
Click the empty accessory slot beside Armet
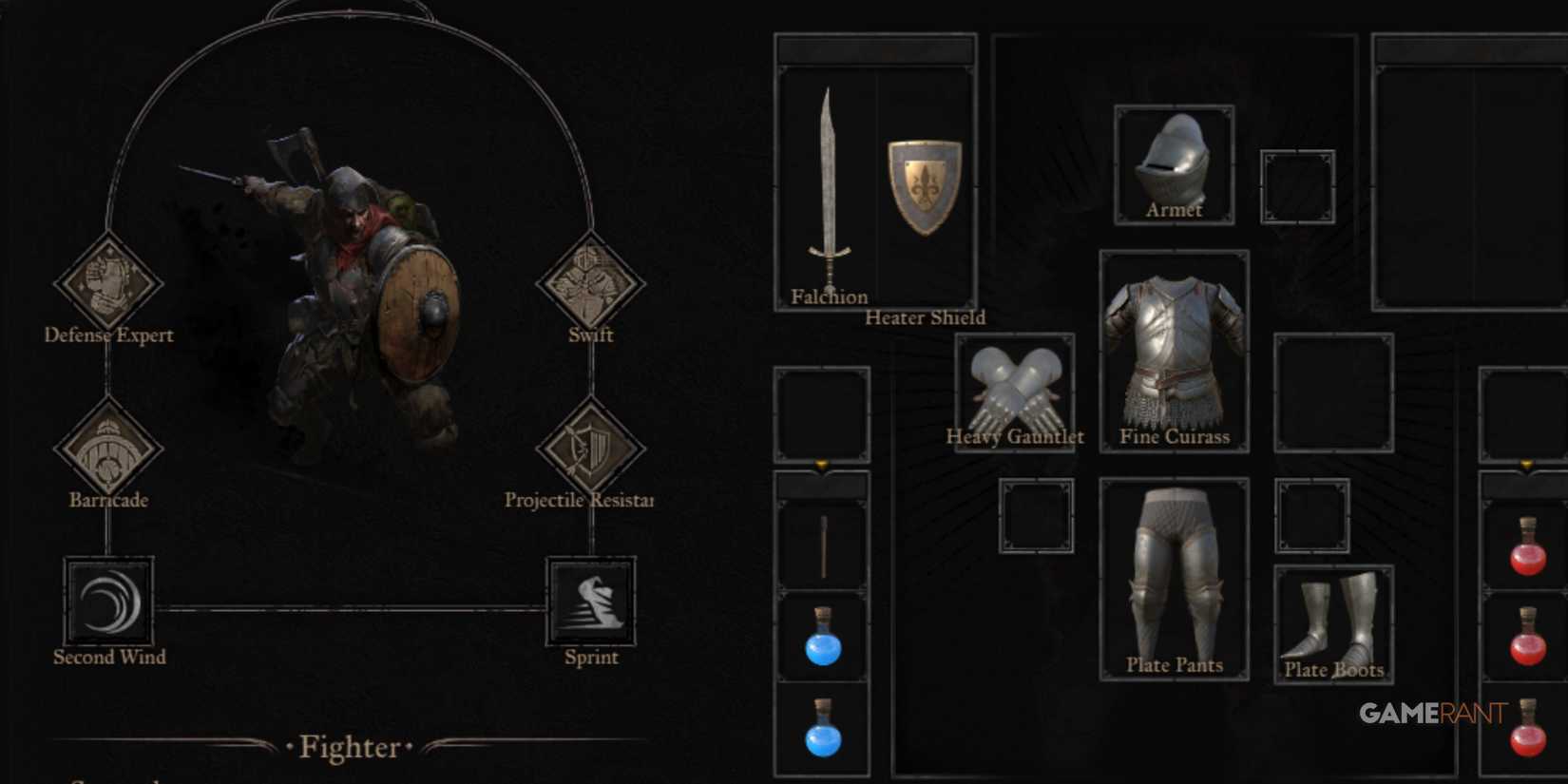click(1296, 187)
